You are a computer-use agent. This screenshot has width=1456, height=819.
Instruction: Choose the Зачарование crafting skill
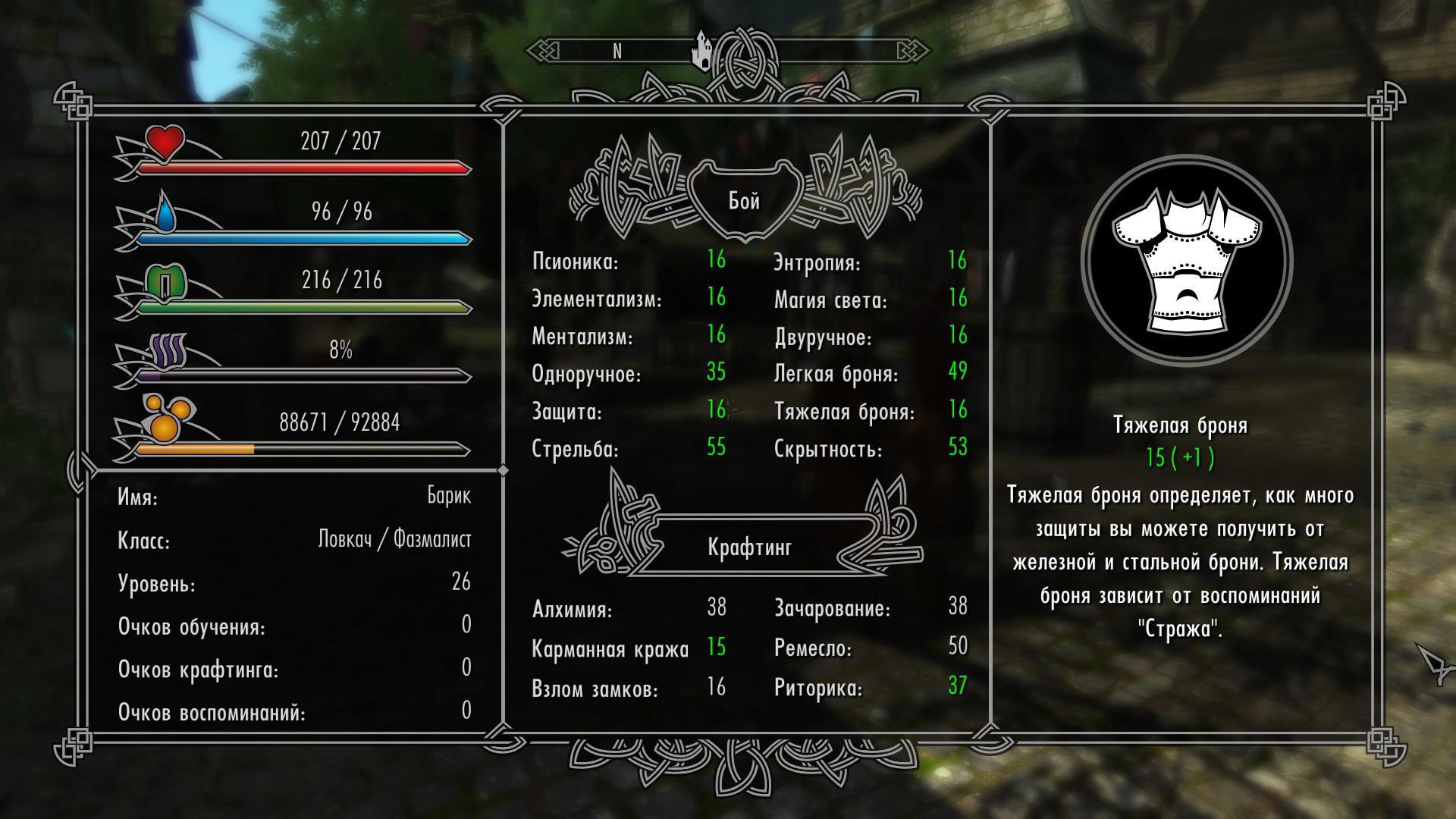833,608
